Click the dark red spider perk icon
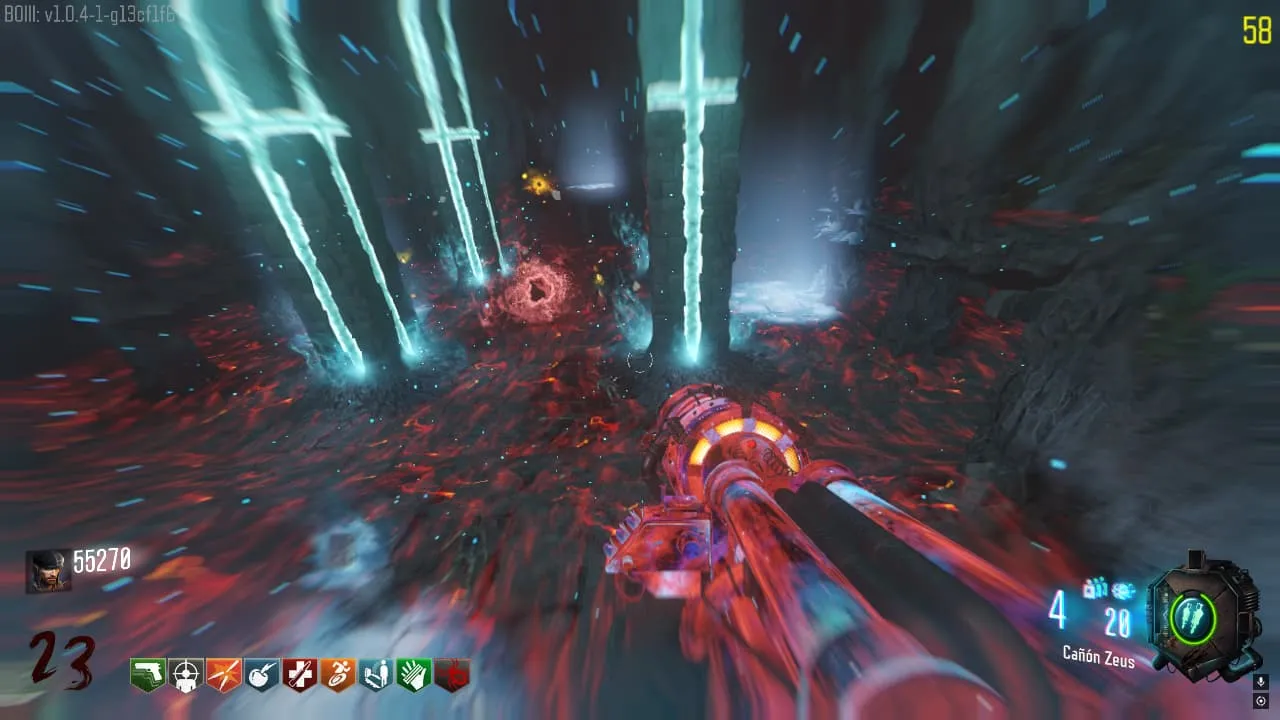 (x=452, y=675)
